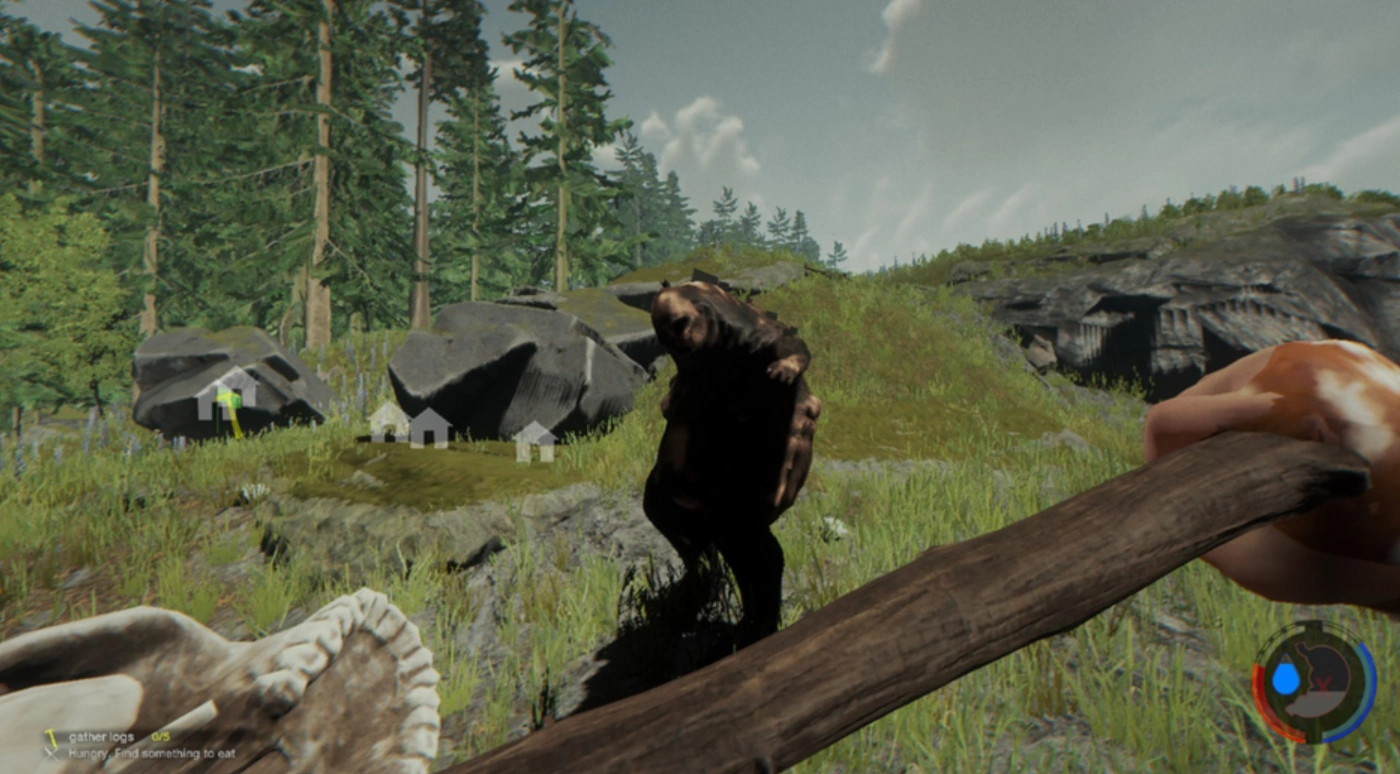Select the yellow axe build marker
The image size is (1400, 774).
coord(230,406)
